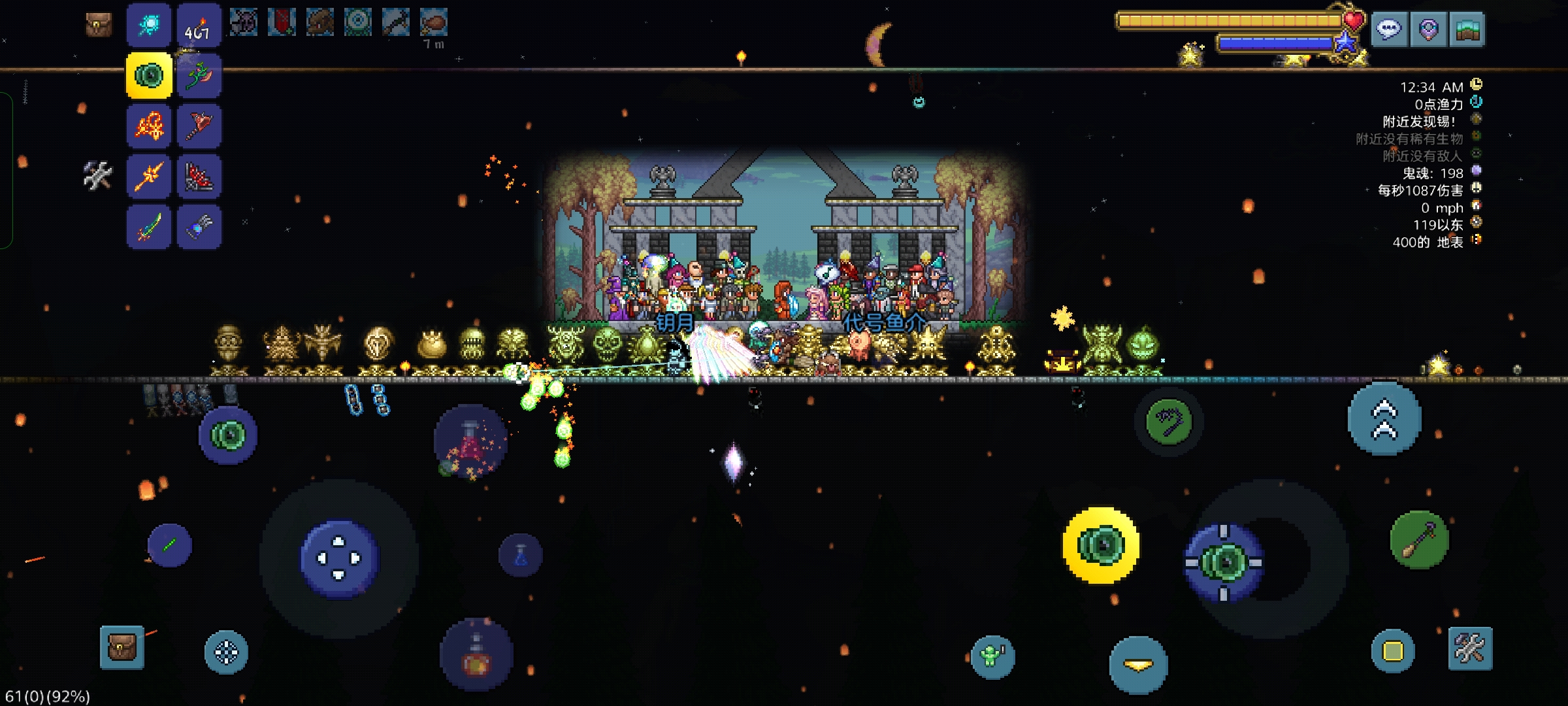Open the housing menu button

(x=1467, y=29)
